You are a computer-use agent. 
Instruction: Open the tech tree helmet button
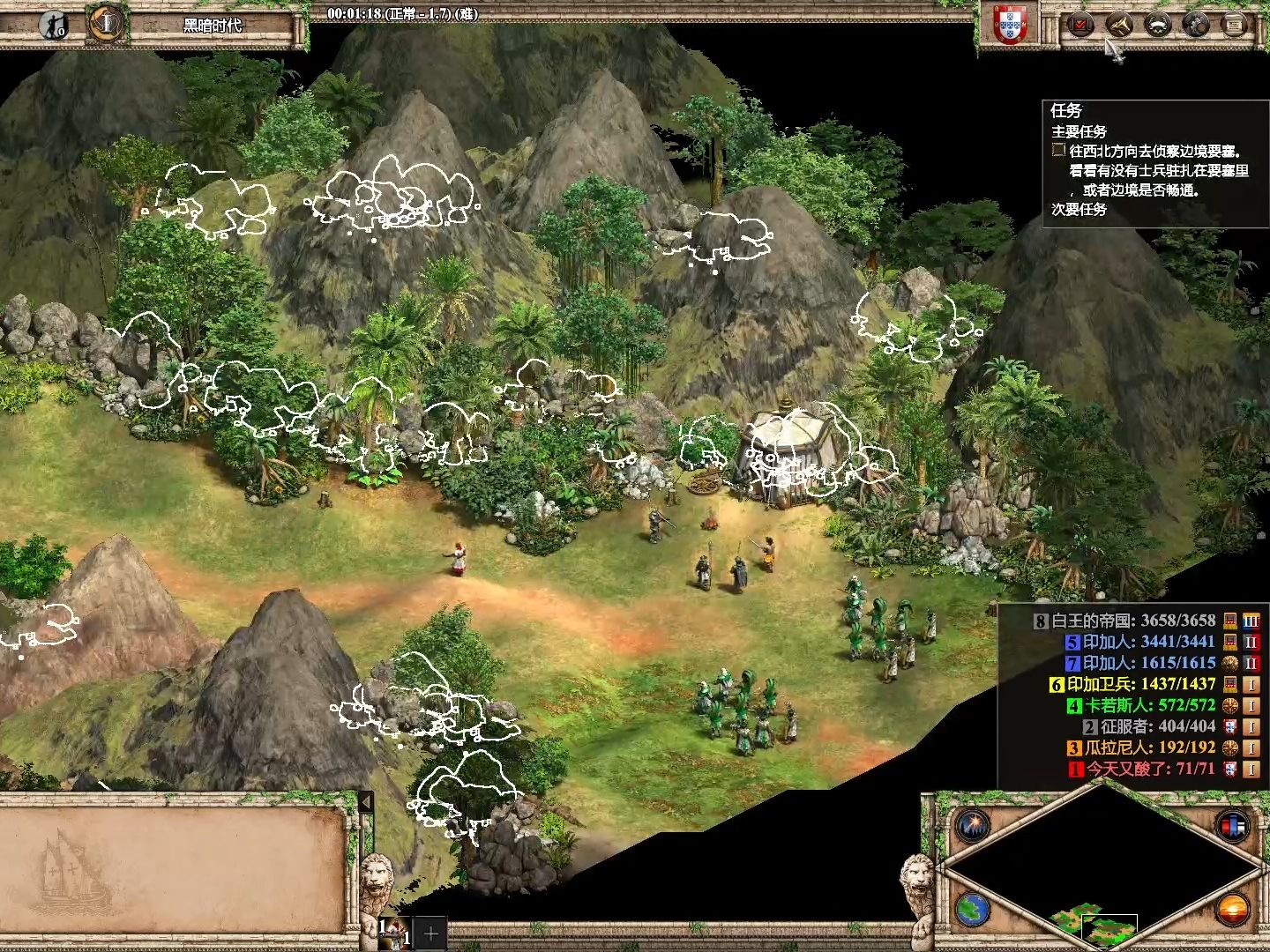pos(1196,25)
